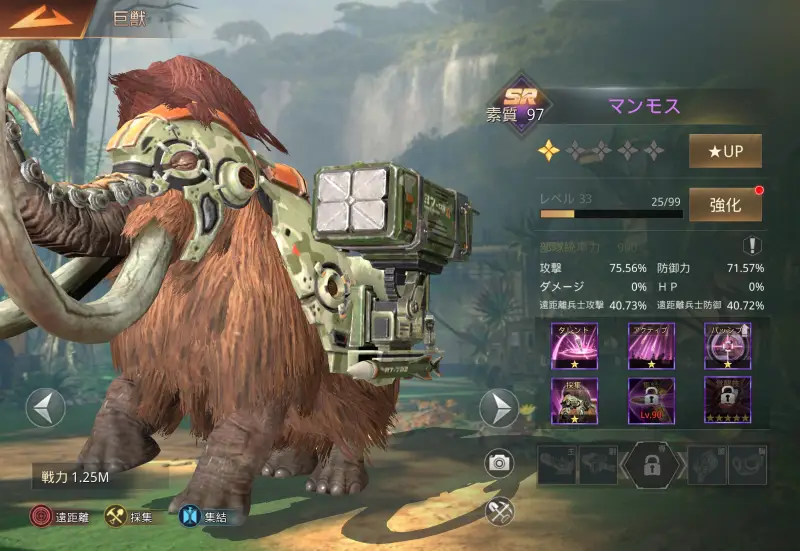
Task: Select the 採集 gathering skill icon
Action: click(575, 399)
